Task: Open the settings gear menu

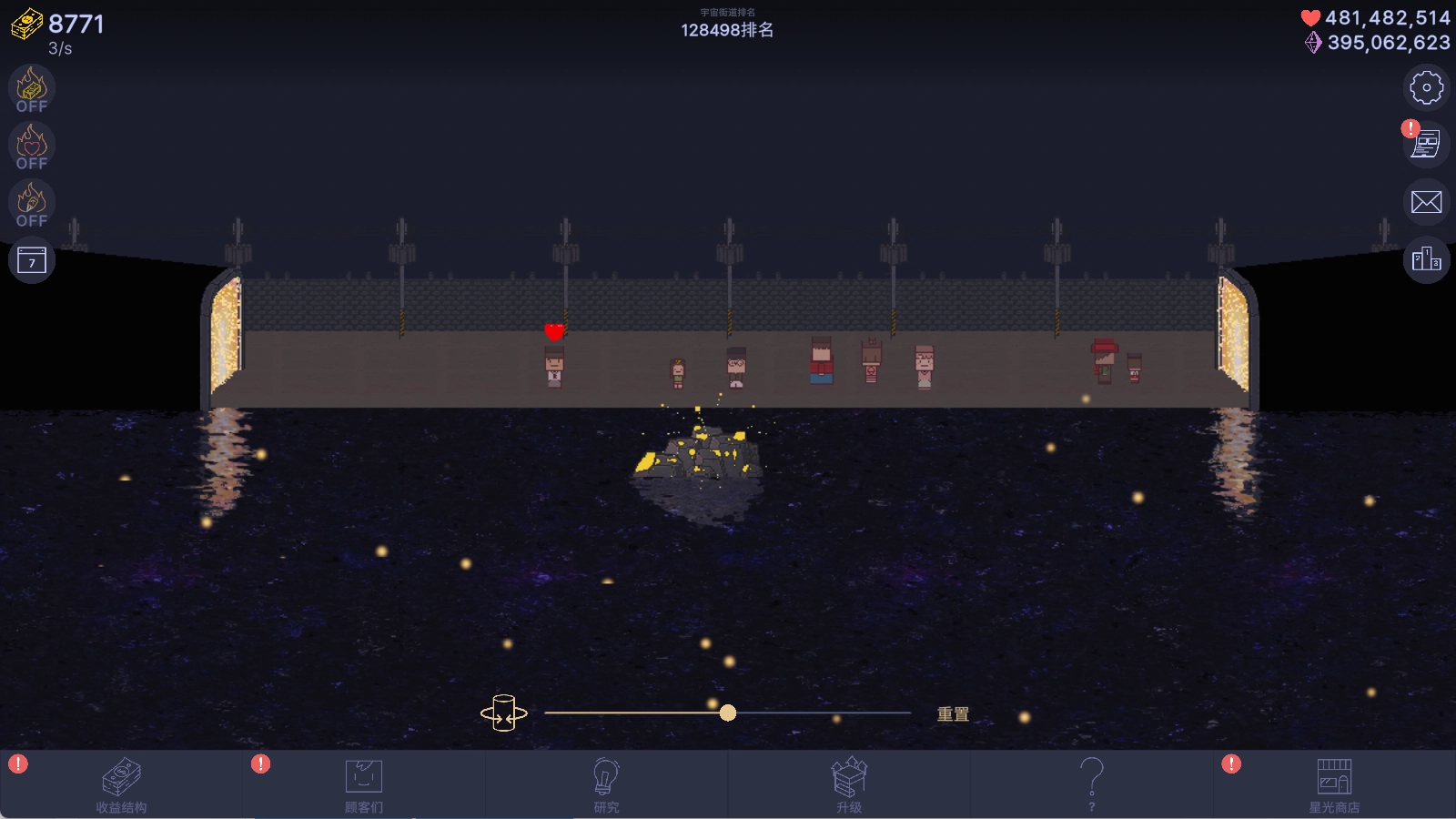Action: (x=1424, y=87)
